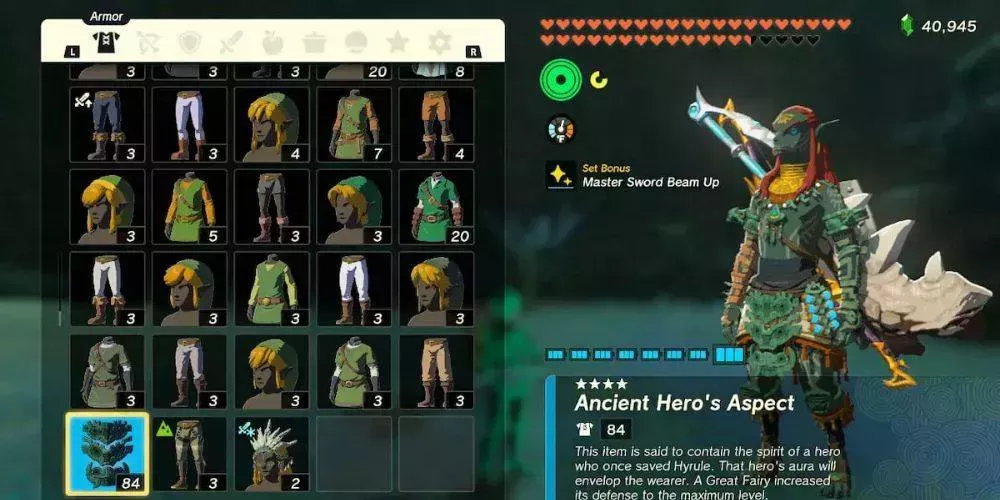Choose the feathered headdress with defense 2
The width and height of the screenshot is (1000, 500).
[272, 453]
